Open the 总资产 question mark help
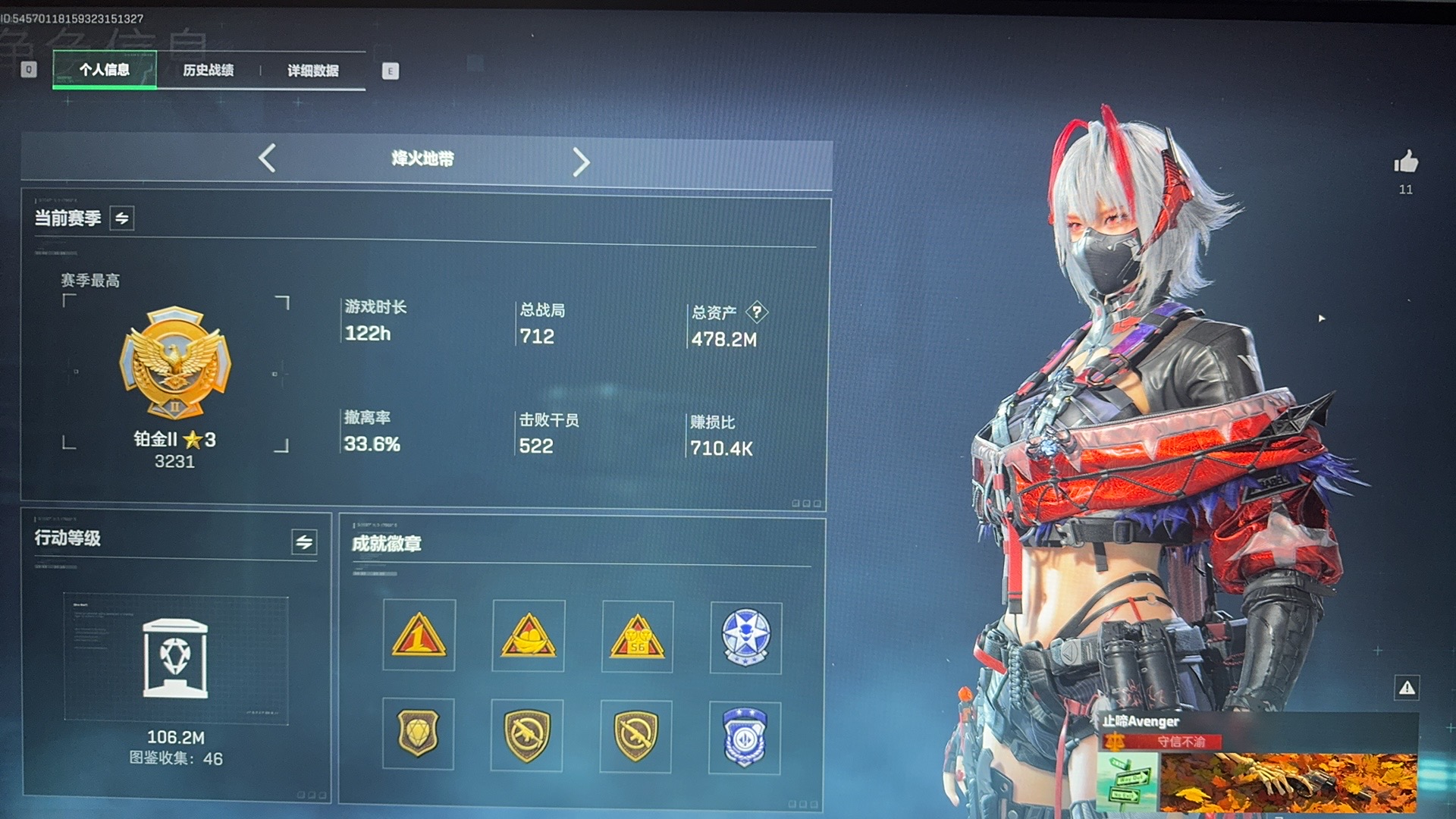Image resolution: width=1456 pixels, height=819 pixels. 757,312
